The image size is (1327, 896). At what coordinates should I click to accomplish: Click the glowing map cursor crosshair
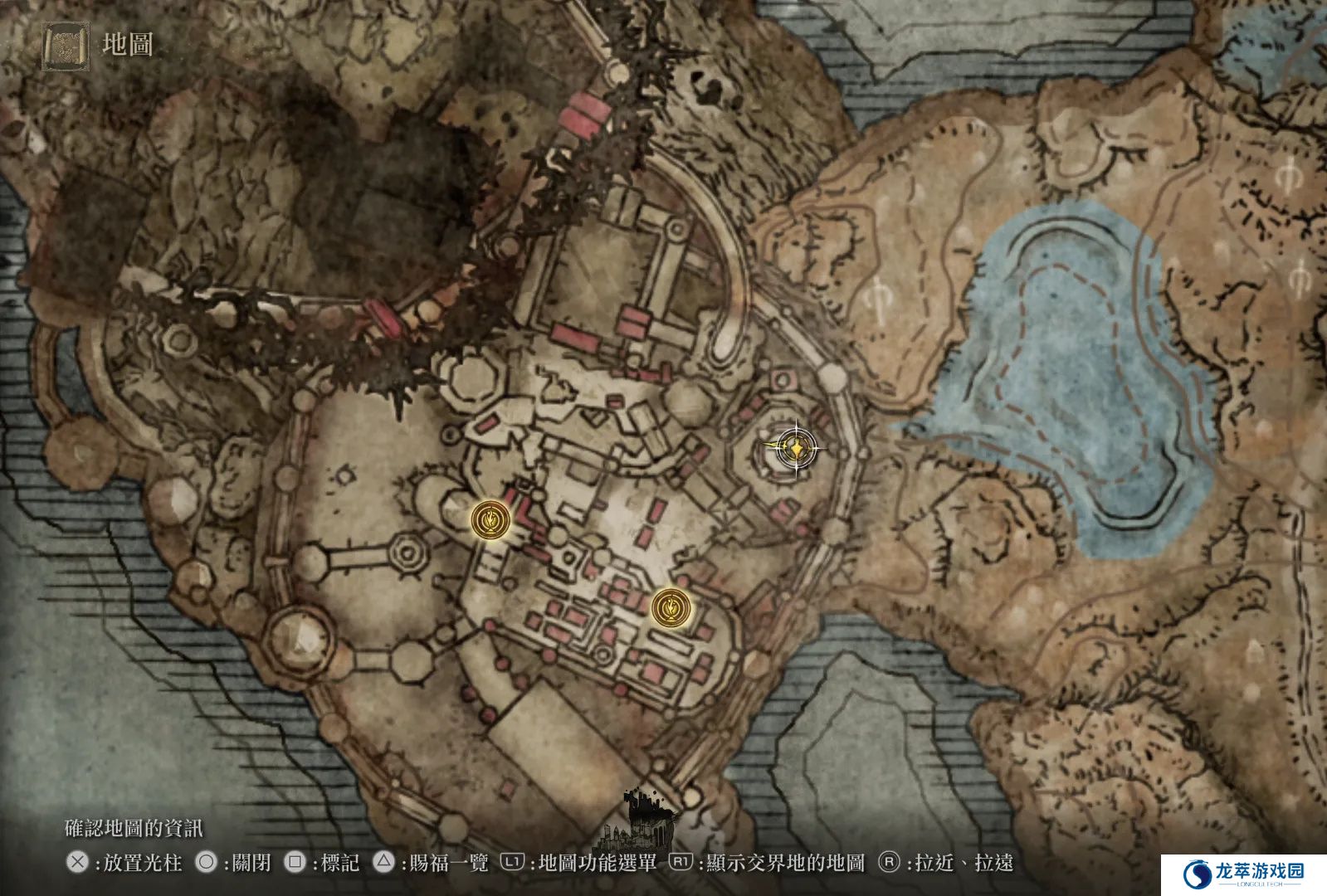796,449
